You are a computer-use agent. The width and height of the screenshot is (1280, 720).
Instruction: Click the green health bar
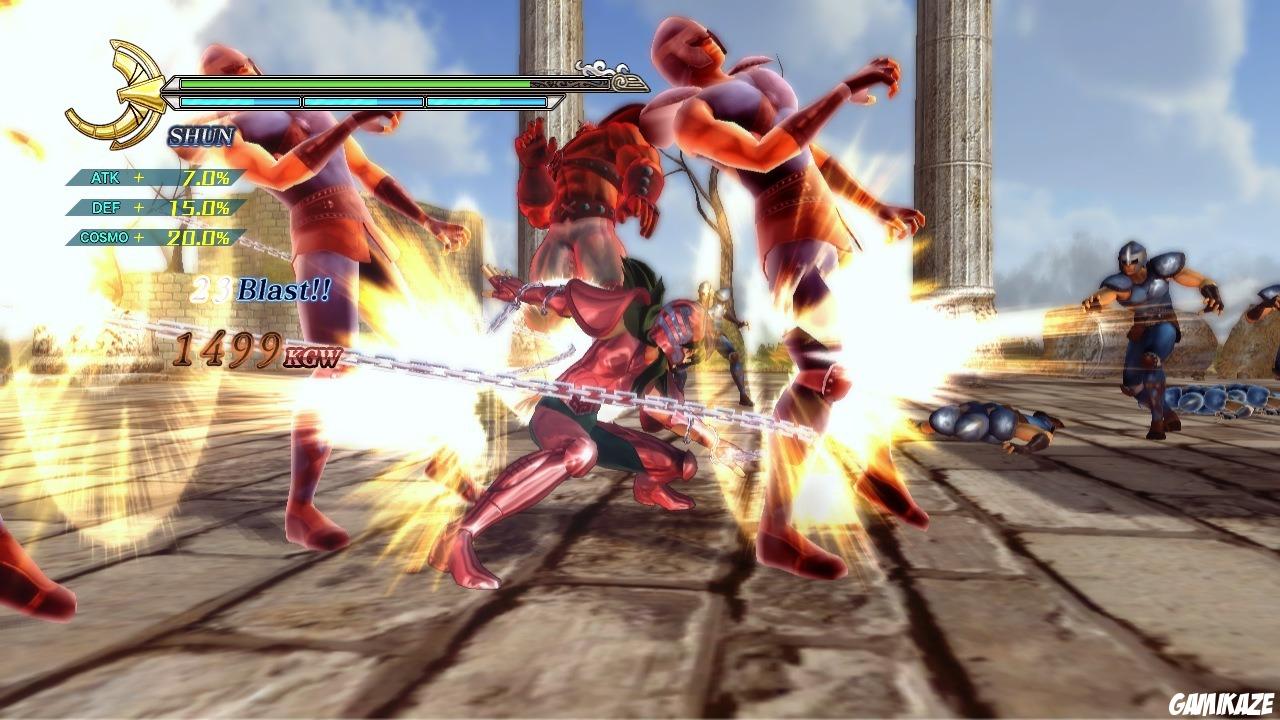tap(355, 83)
